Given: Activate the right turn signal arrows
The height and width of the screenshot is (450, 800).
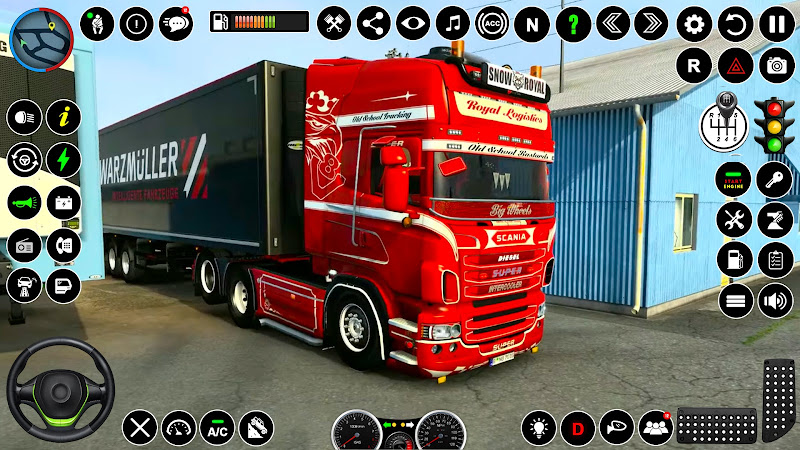Looking at the screenshot, I should click(651, 23).
